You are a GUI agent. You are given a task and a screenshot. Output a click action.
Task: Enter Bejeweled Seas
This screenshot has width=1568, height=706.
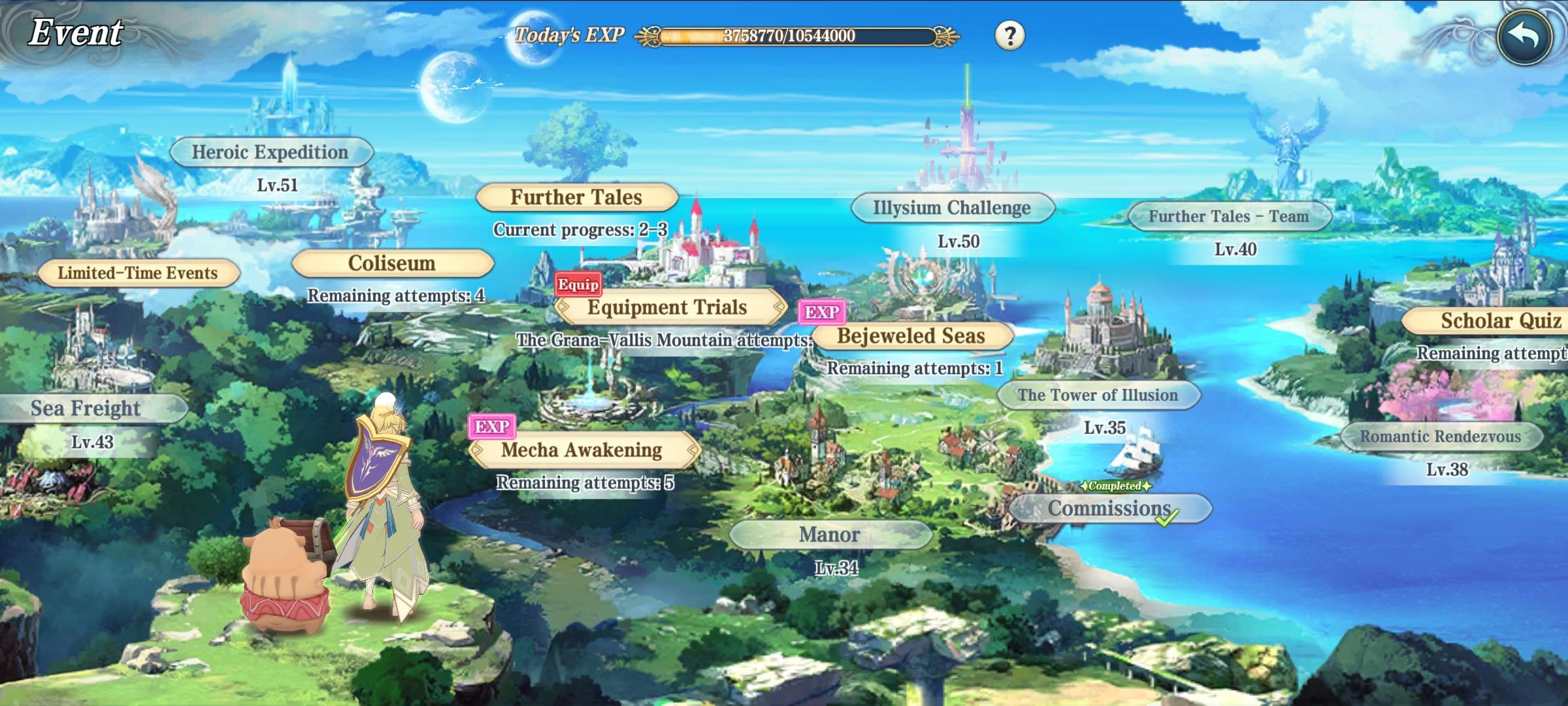pyautogui.click(x=911, y=336)
